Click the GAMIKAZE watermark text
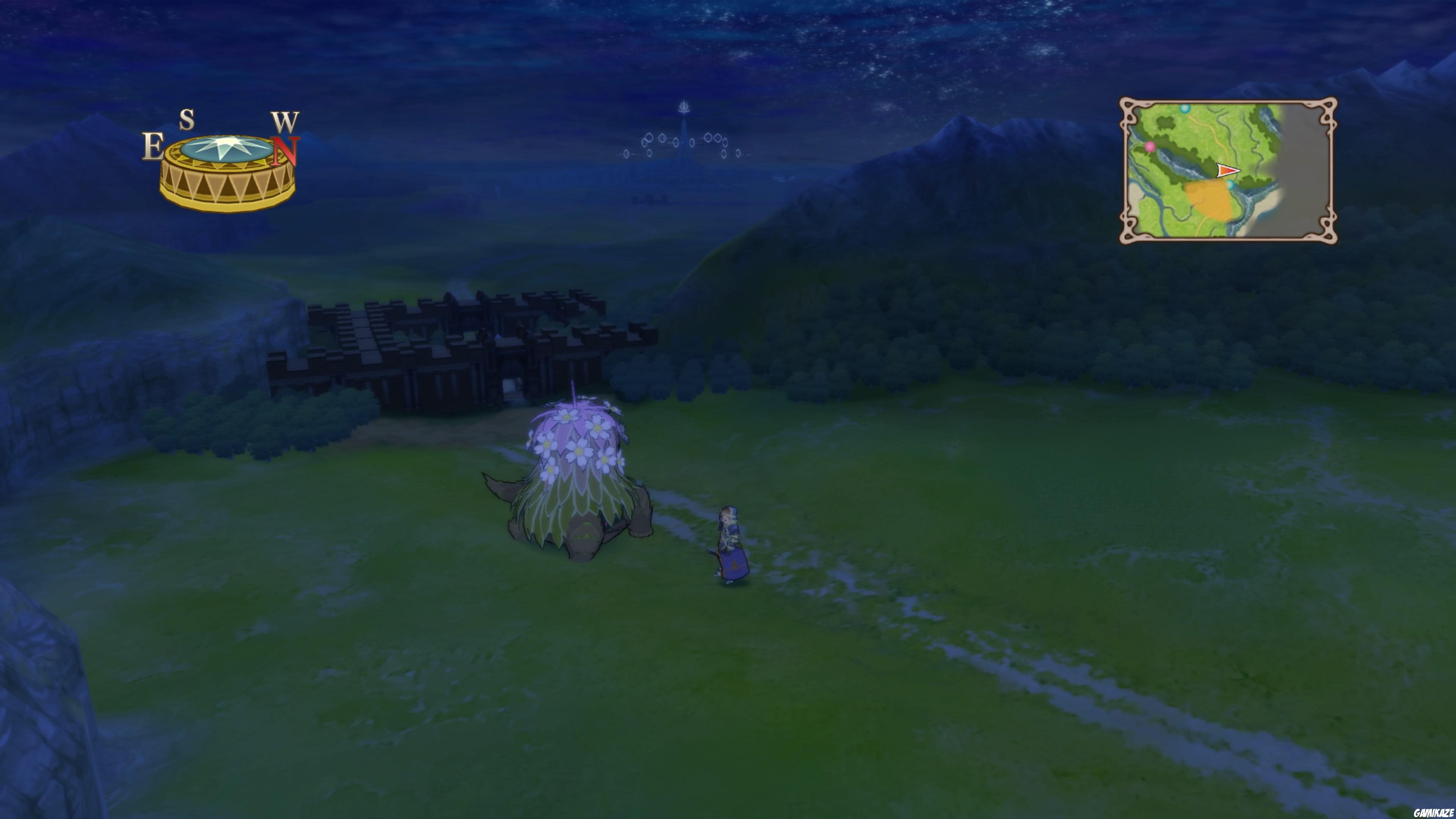1456x819 pixels. click(728, 812)
